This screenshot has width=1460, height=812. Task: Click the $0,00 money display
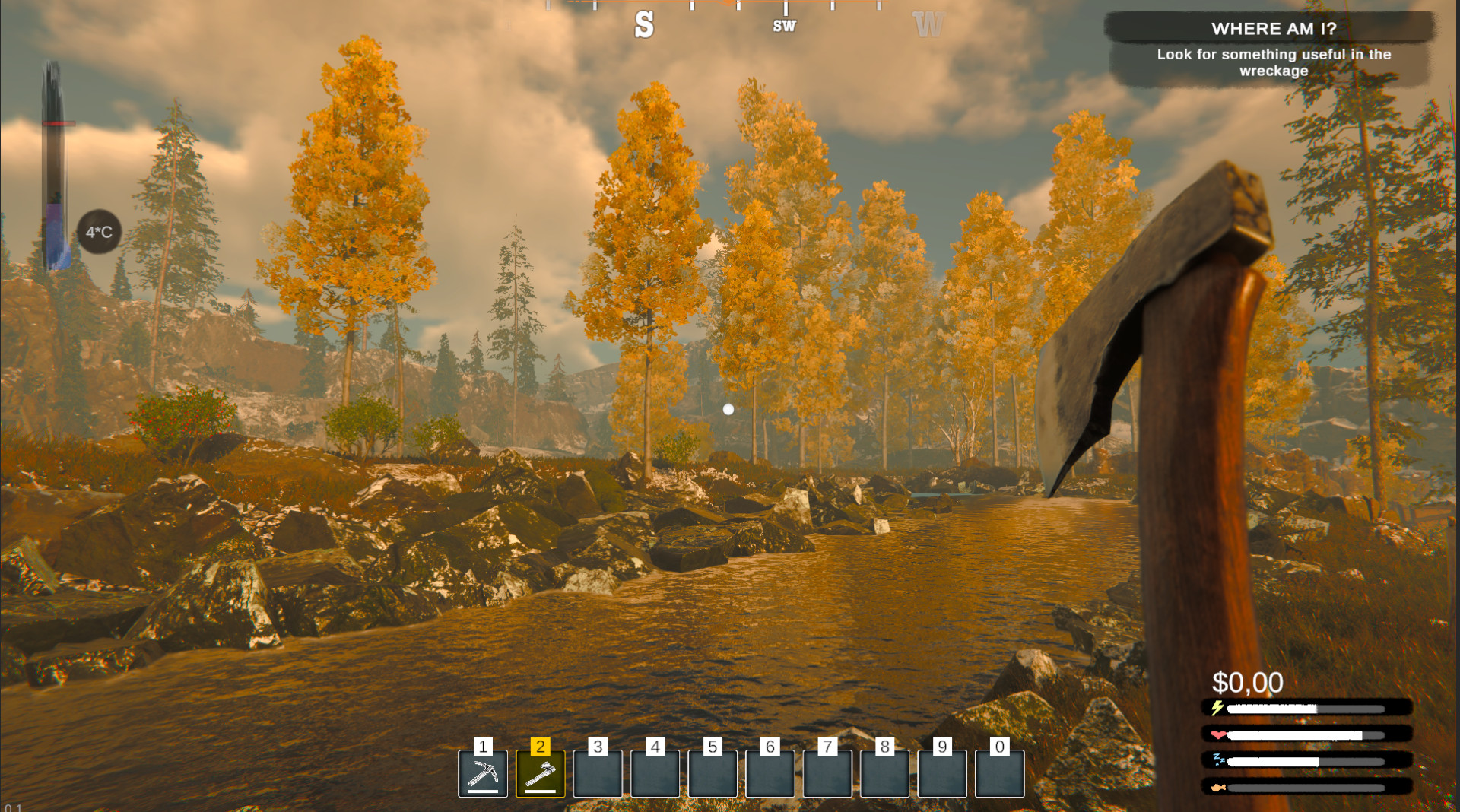(x=1247, y=682)
